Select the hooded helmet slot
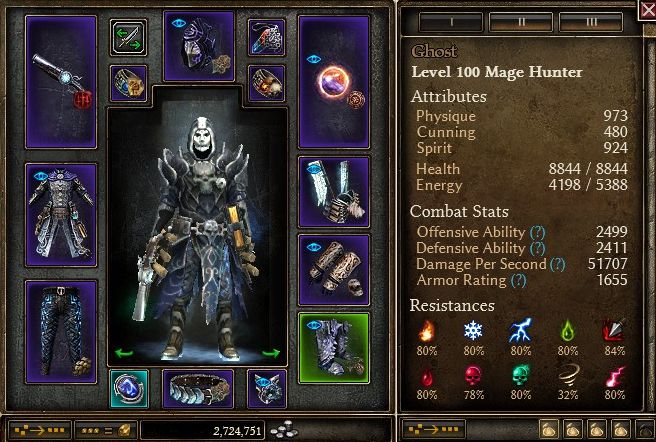This screenshot has width=656, height=442. tap(198, 45)
